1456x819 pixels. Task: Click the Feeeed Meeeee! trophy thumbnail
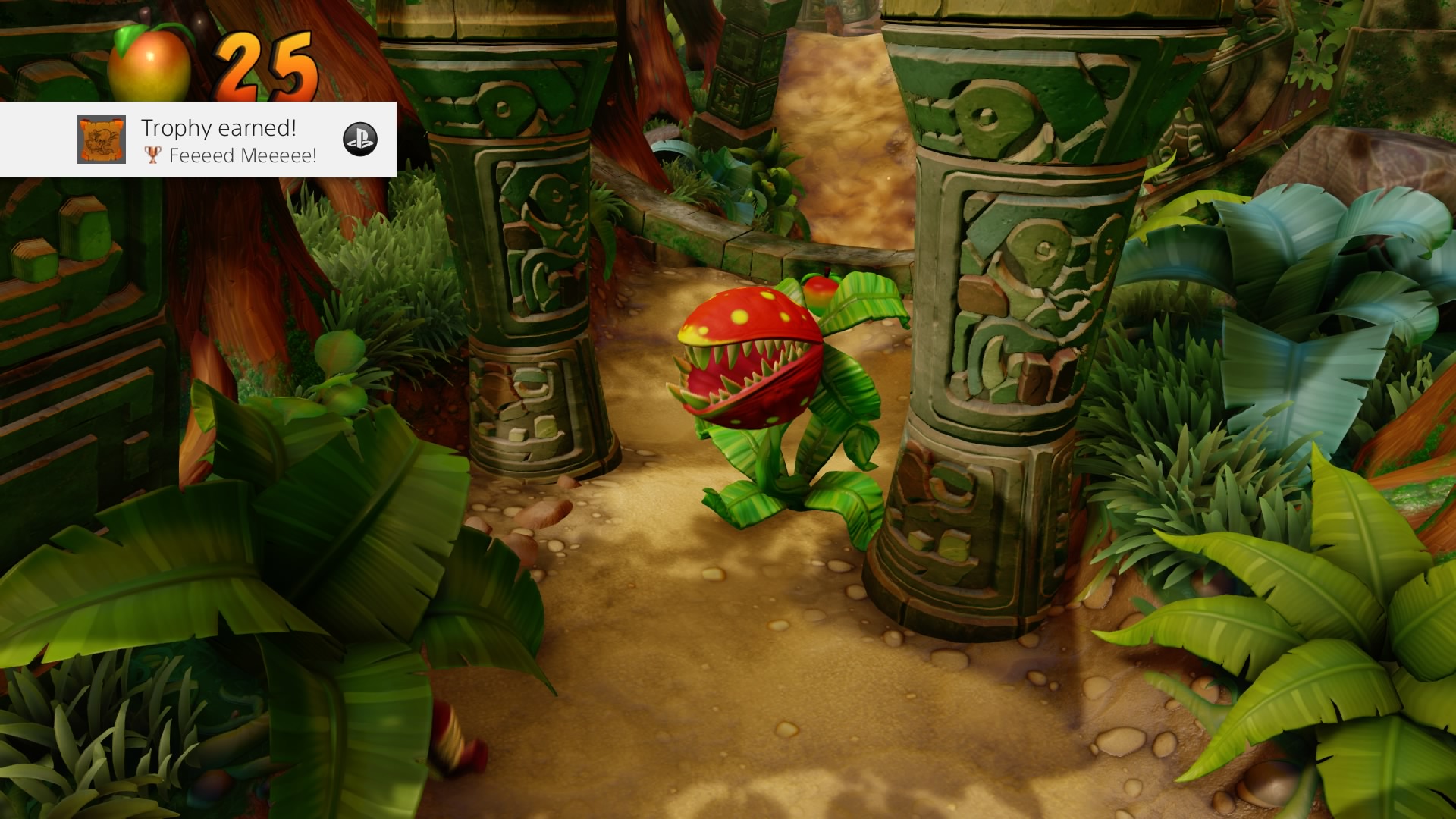pyautogui.click(x=102, y=140)
